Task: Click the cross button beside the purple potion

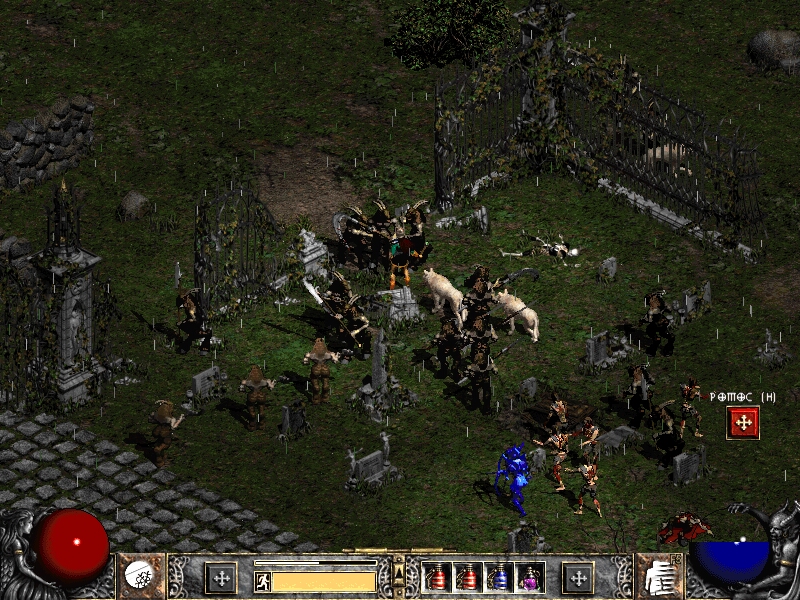Action: pyautogui.click(x=577, y=577)
